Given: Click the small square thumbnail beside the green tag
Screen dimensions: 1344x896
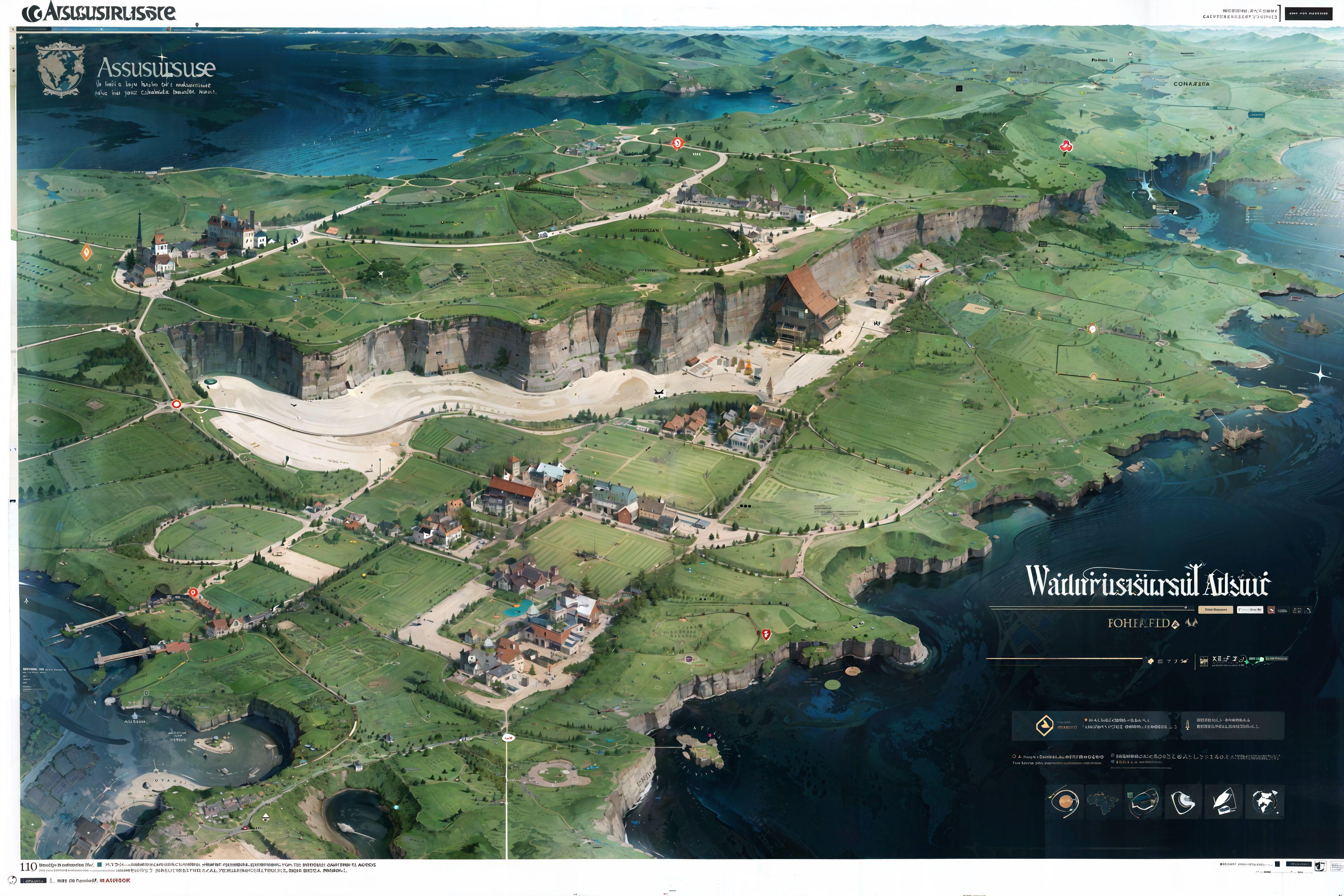Looking at the screenshot, I should [1204, 661].
